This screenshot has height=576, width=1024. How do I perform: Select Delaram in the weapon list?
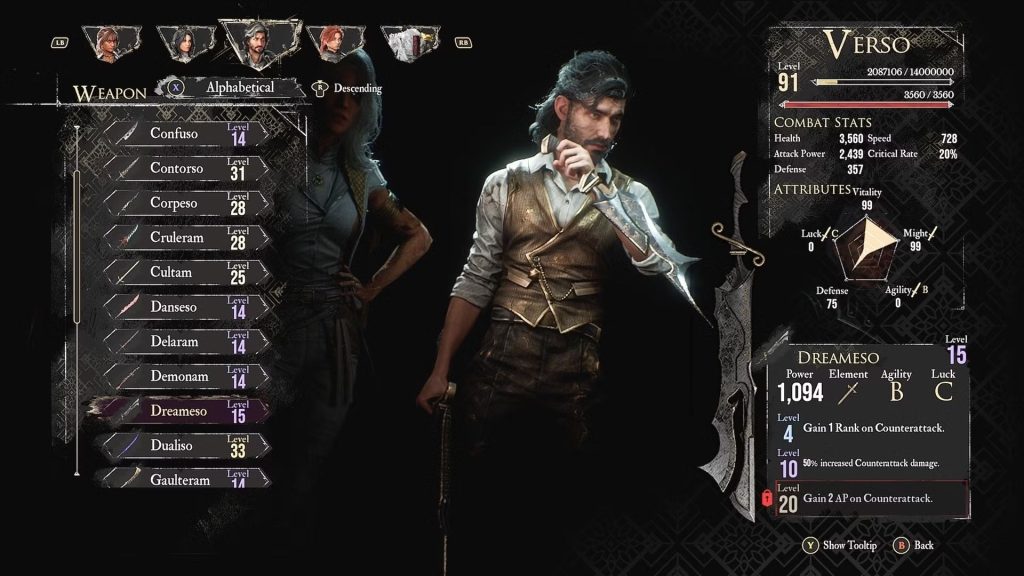tap(186, 342)
